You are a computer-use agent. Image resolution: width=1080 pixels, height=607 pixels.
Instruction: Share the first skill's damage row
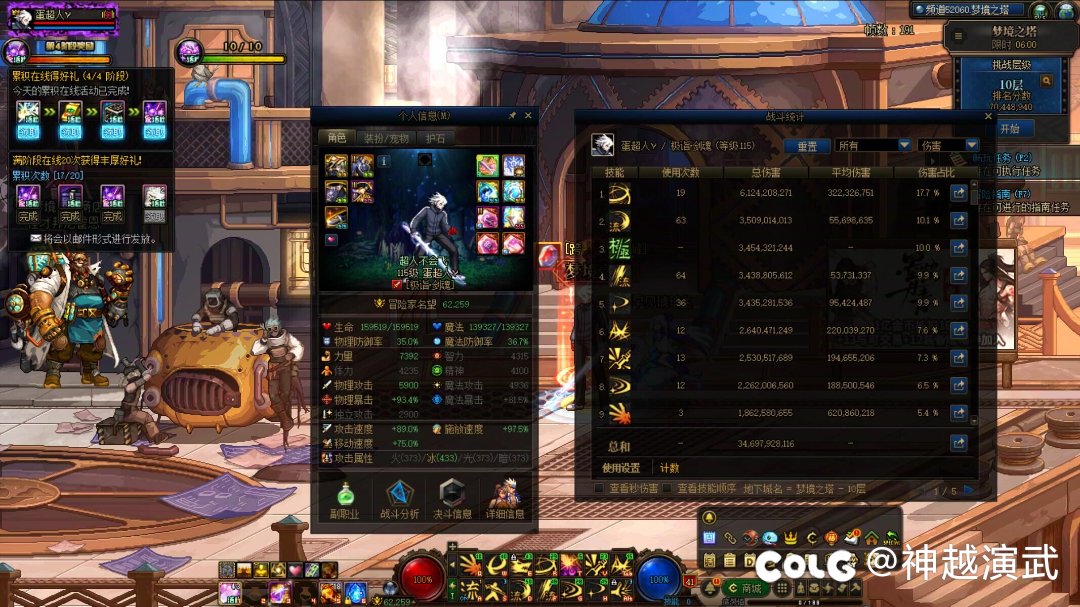[x=958, y=193]
